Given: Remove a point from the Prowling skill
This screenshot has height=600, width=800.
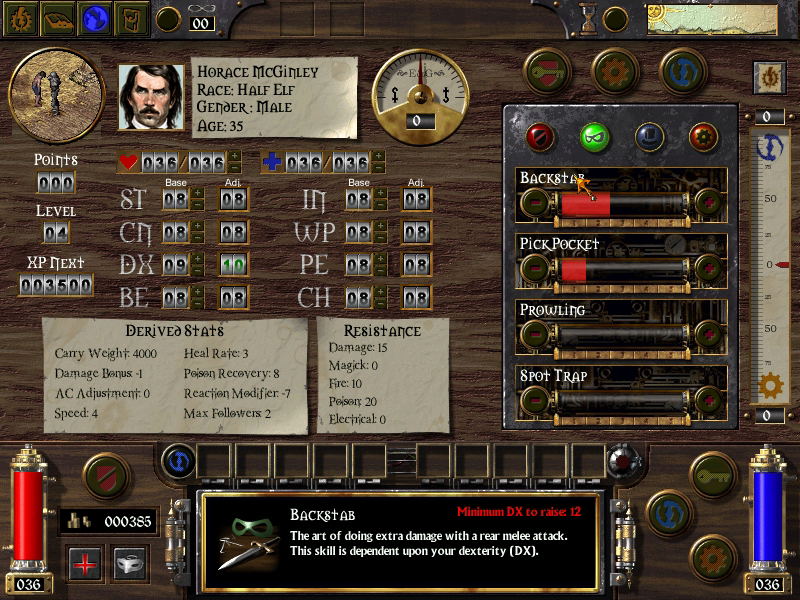Looking at the screenshot, I should [535, 334].
